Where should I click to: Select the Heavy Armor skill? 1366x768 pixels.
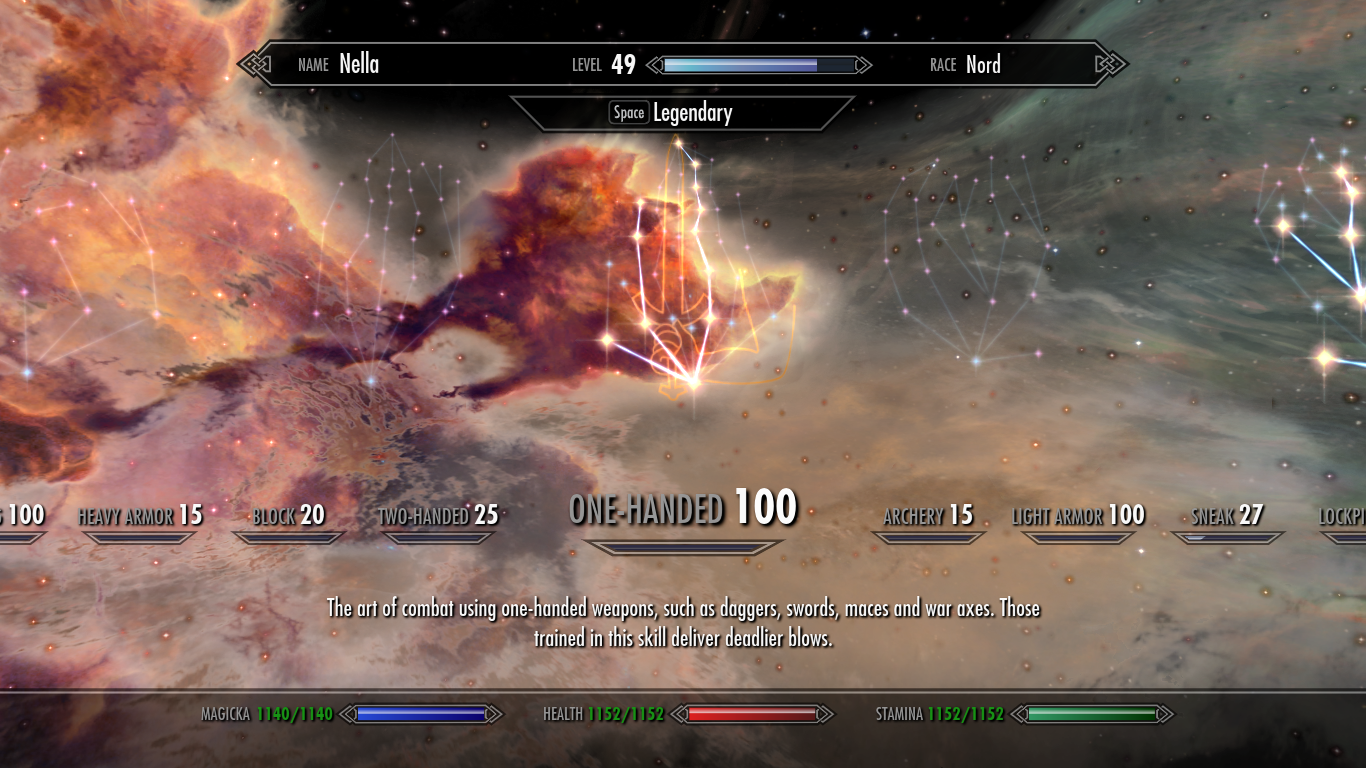click(140, 516)
